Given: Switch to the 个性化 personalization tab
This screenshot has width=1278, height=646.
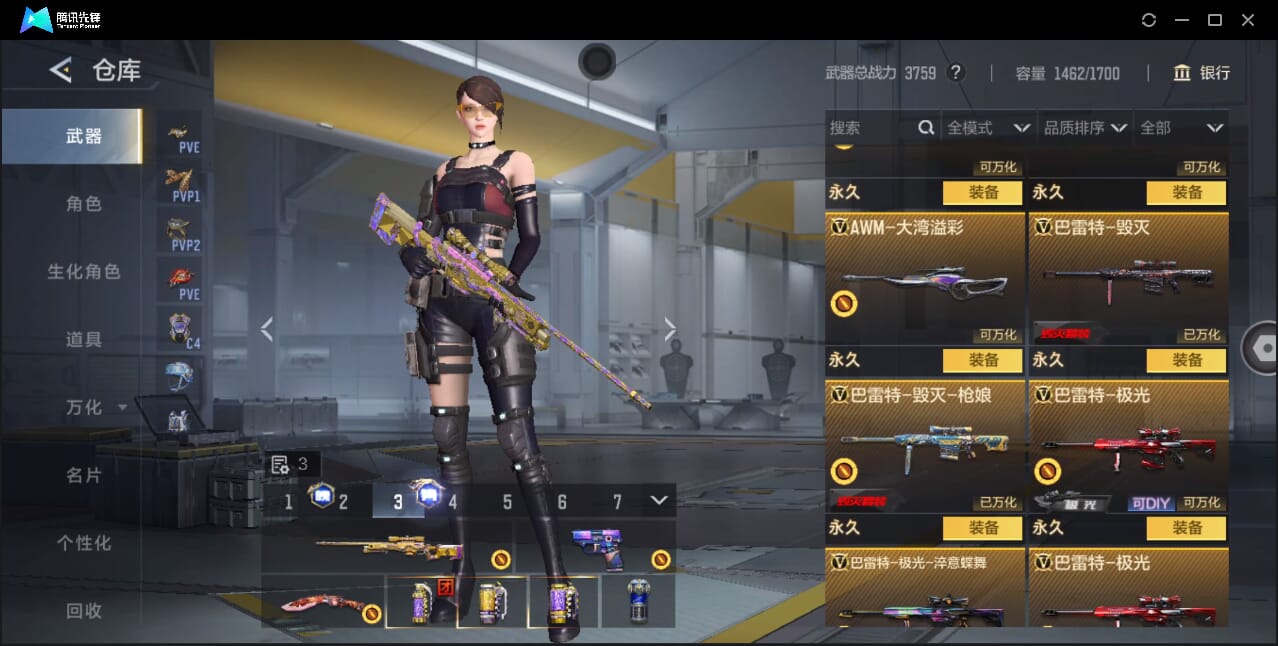Looking at the screenshot, I should 84,543.
